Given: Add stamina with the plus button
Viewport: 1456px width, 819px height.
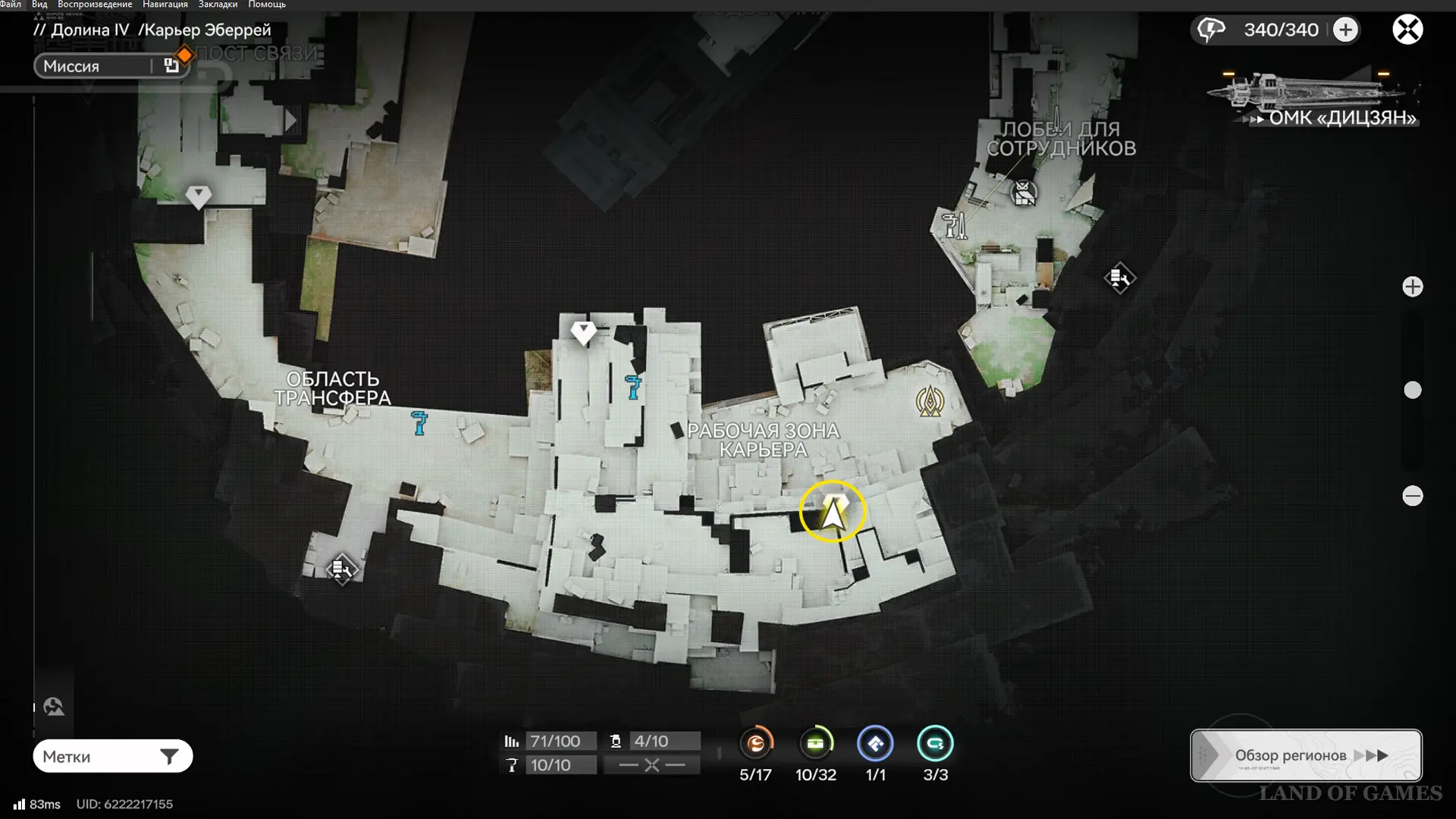Looking at the screenshot, I should pyautogui.click(x=1345, y=30).
